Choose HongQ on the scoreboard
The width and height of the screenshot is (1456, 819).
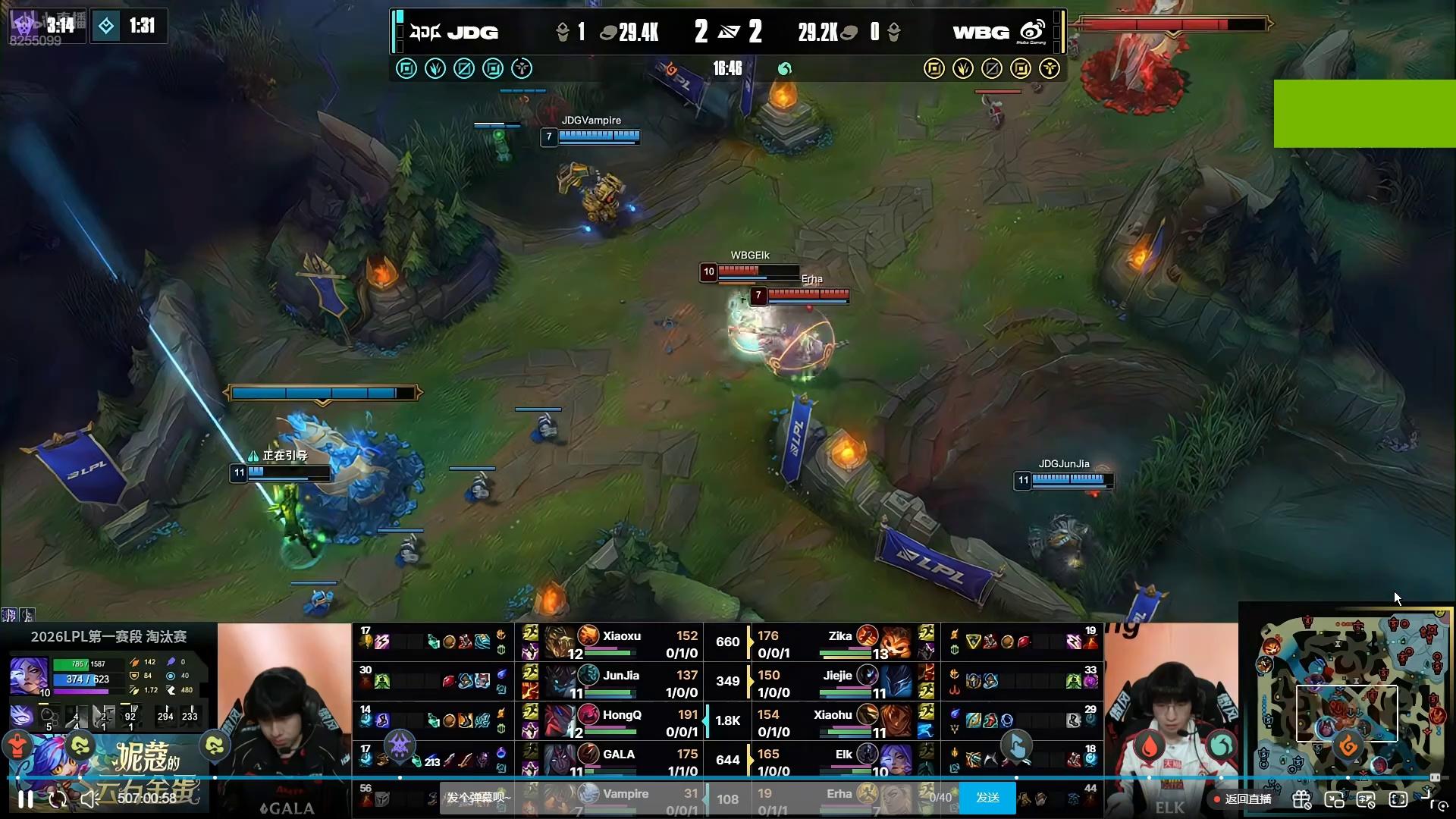pyautogui.click(x=620, y=722)
